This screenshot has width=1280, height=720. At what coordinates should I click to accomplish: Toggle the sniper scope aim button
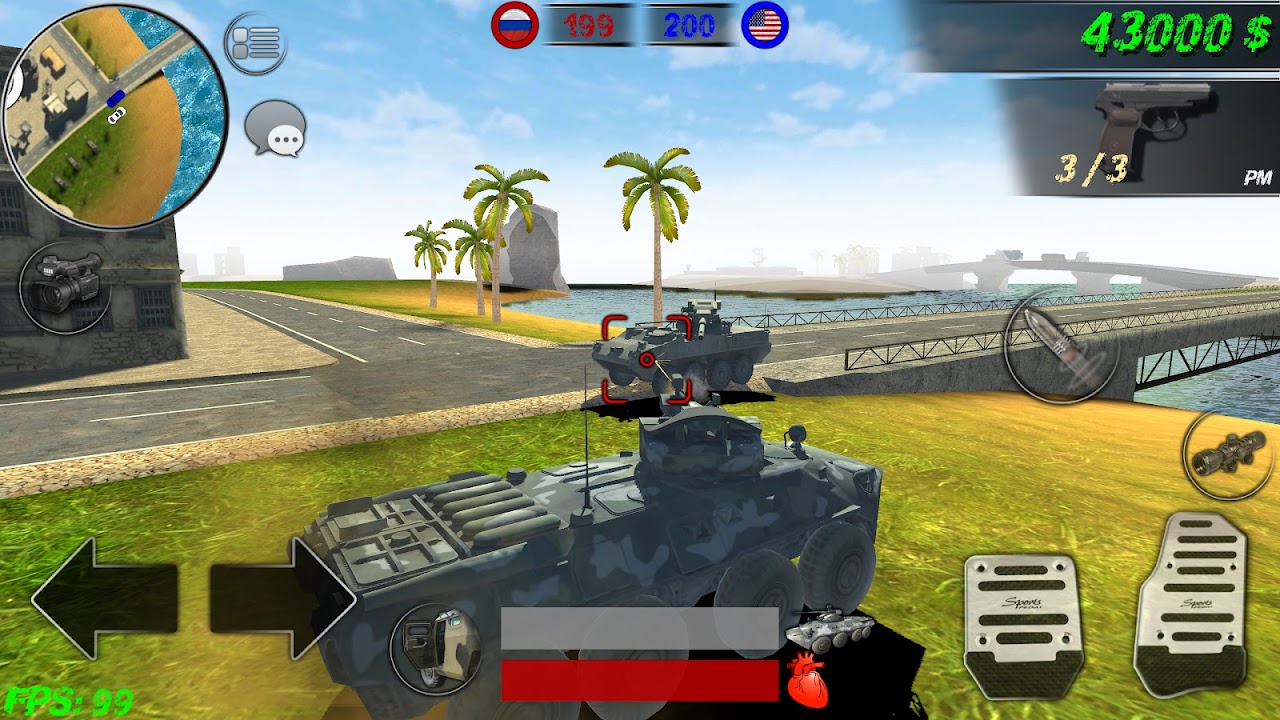tap(1228, 456)
